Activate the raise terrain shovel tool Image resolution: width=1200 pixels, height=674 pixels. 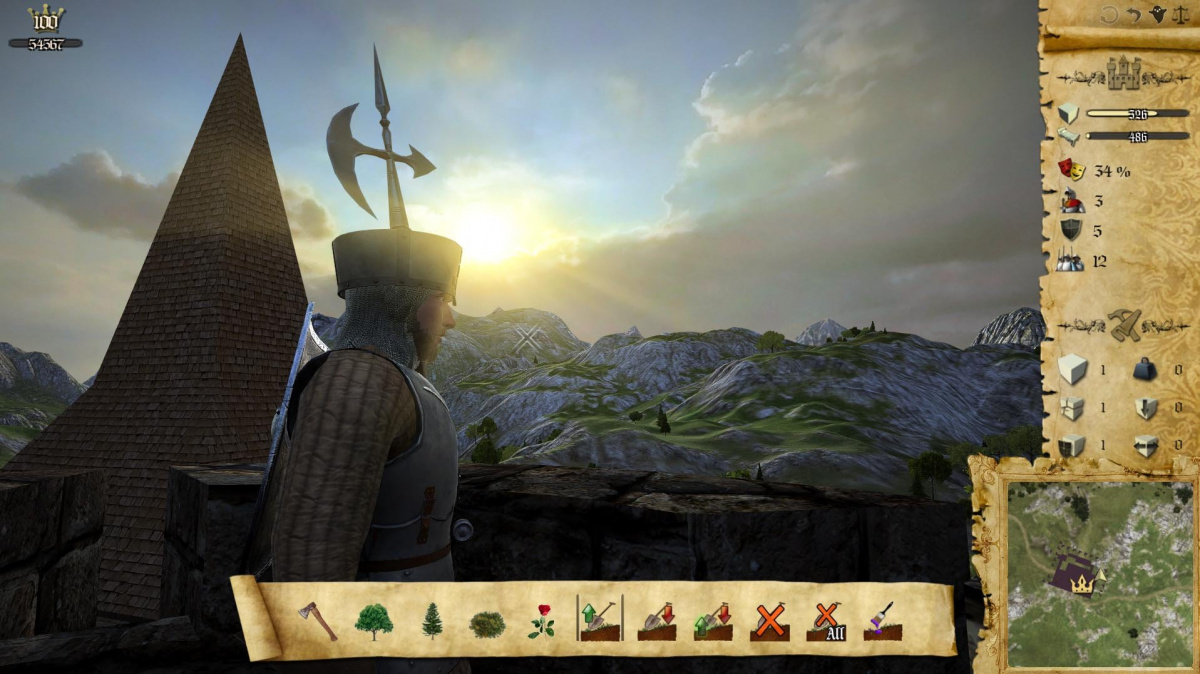pyautogui.click(x=599, y=621)
